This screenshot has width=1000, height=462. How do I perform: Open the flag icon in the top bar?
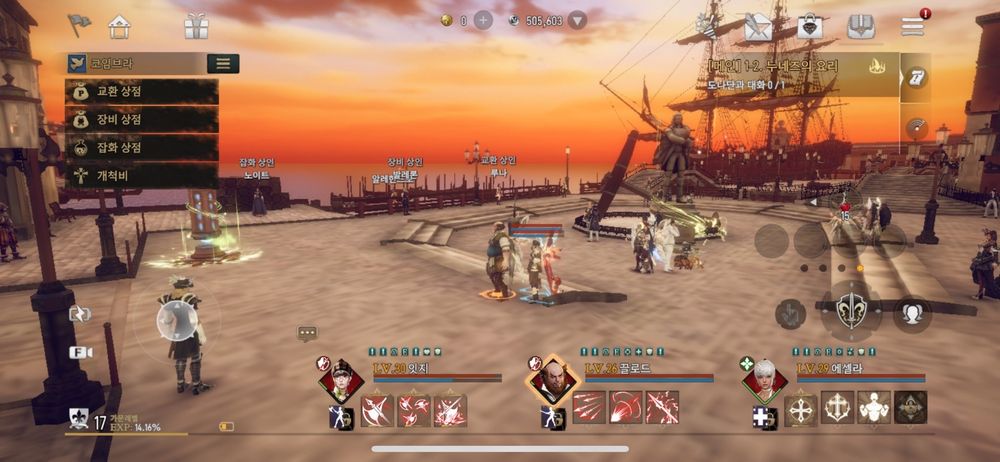click(79, 25)
